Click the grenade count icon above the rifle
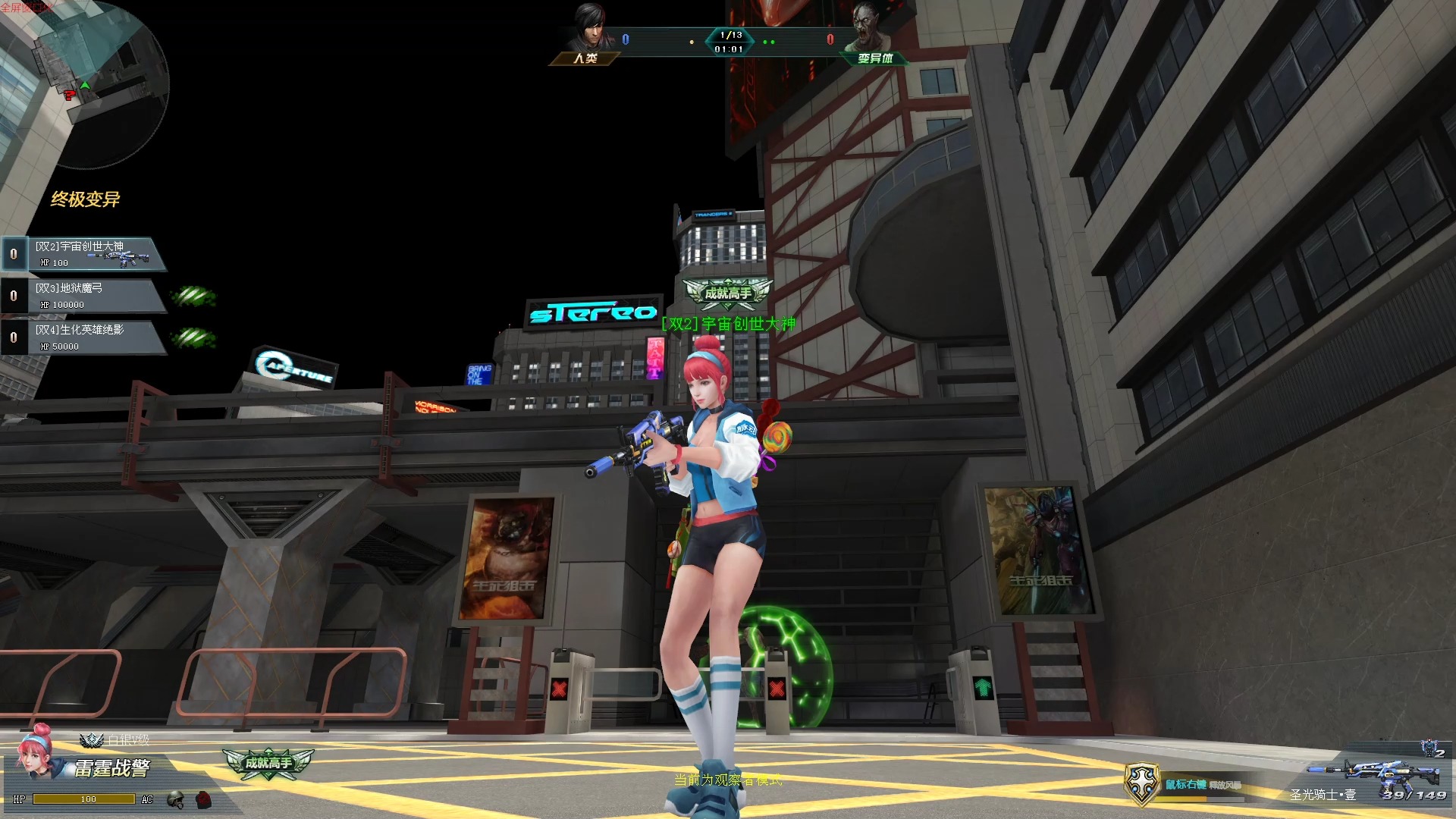This screenshot has width=1456, height=819. point(1431,749)
